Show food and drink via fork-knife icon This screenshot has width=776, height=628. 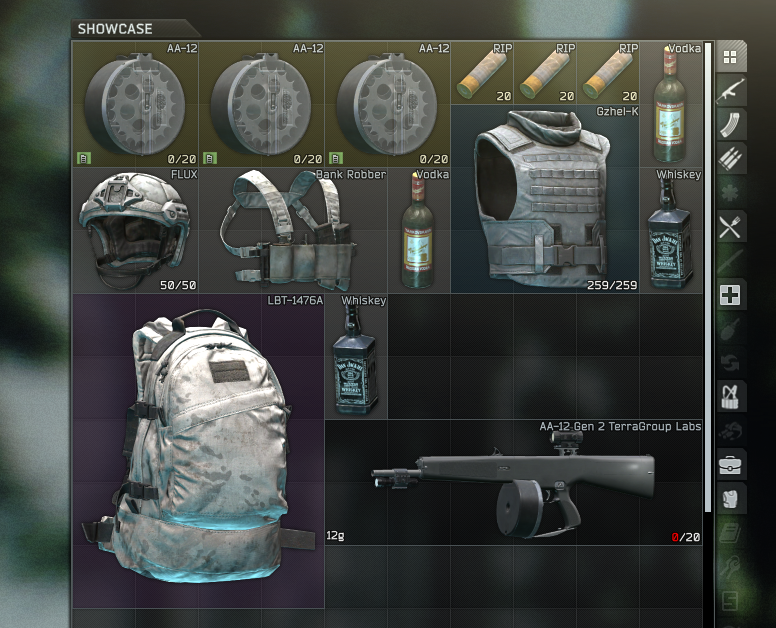730,227
